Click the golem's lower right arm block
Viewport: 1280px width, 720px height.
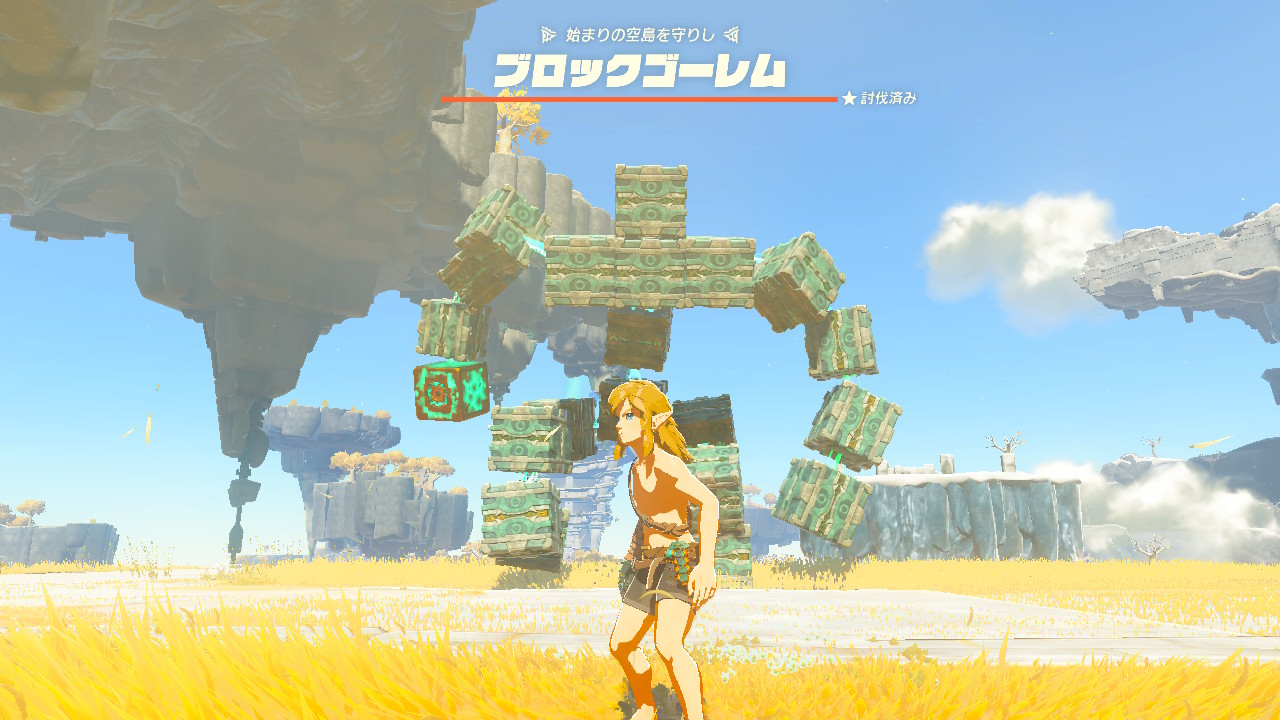(x=845, y=420)
